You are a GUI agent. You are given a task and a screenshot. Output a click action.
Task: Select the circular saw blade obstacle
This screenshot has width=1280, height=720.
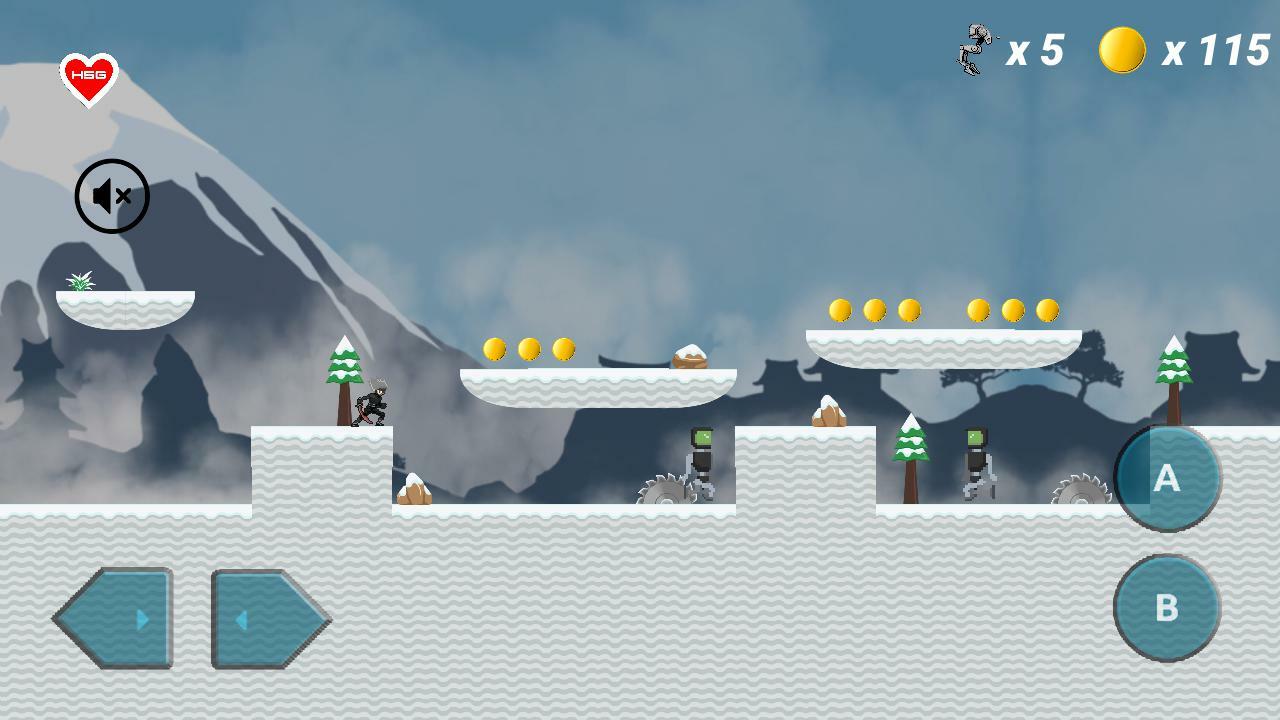click(668, 490)
